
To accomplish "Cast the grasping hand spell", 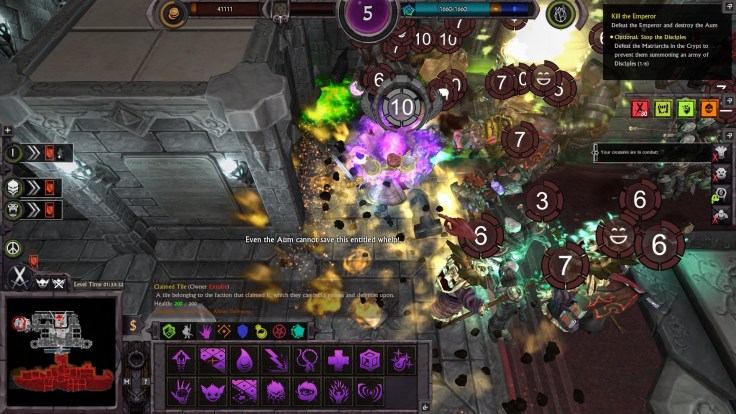I will 180,390.
